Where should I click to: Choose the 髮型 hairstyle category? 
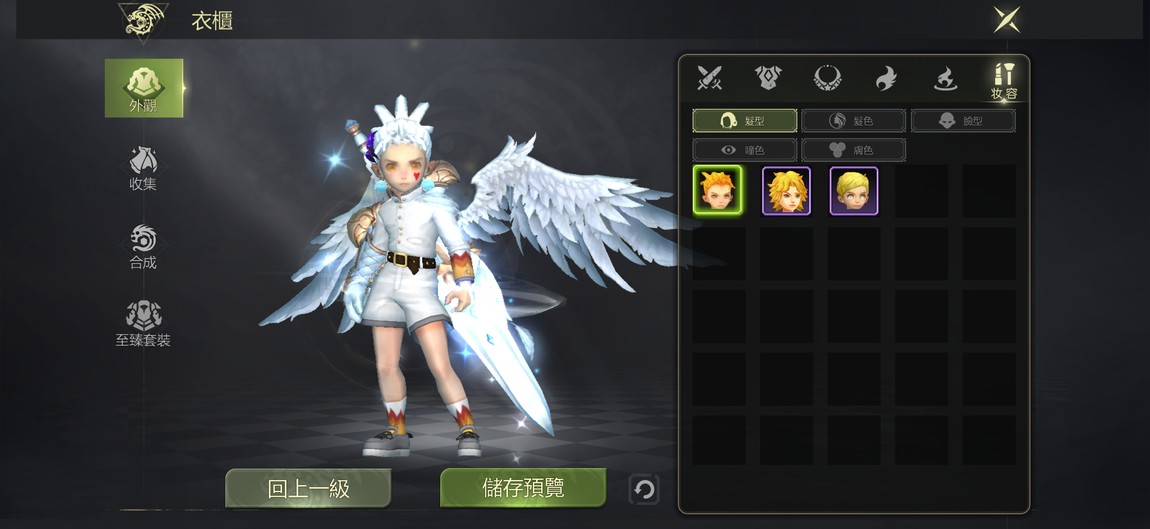[x=745, y=121]
